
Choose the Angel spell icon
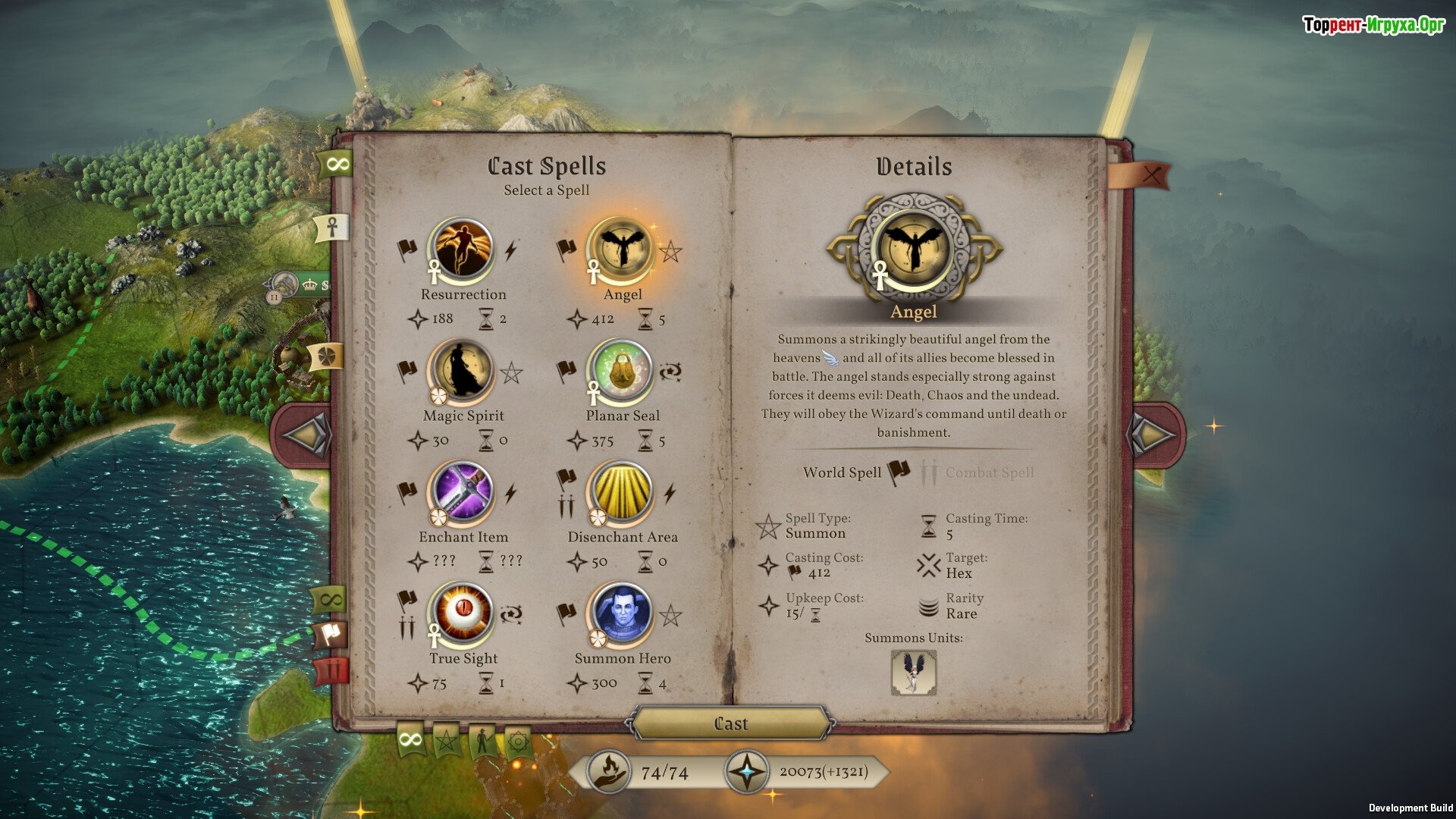(x=621, y=249)
